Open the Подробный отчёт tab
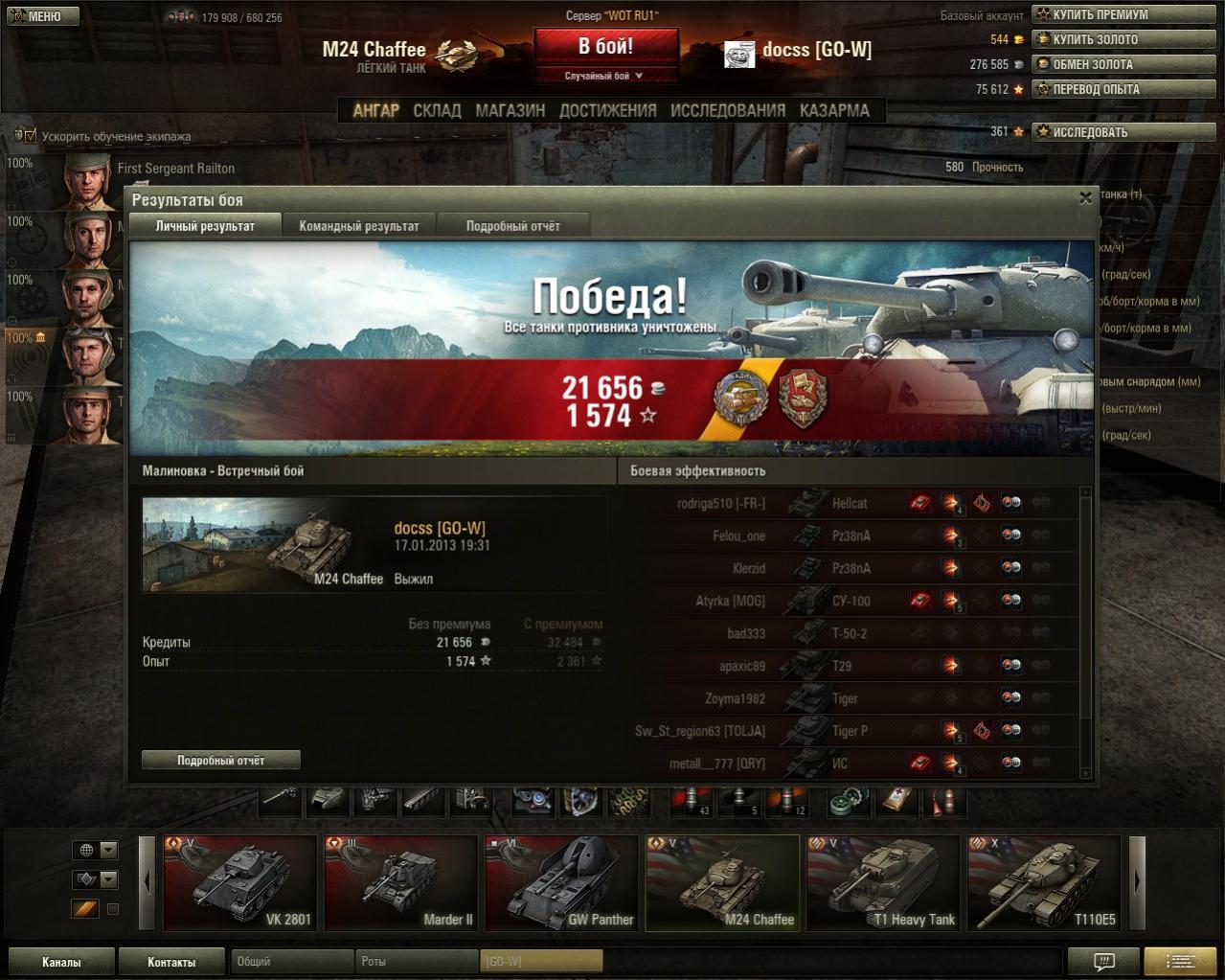1225x980 pixels. (512, 226)
